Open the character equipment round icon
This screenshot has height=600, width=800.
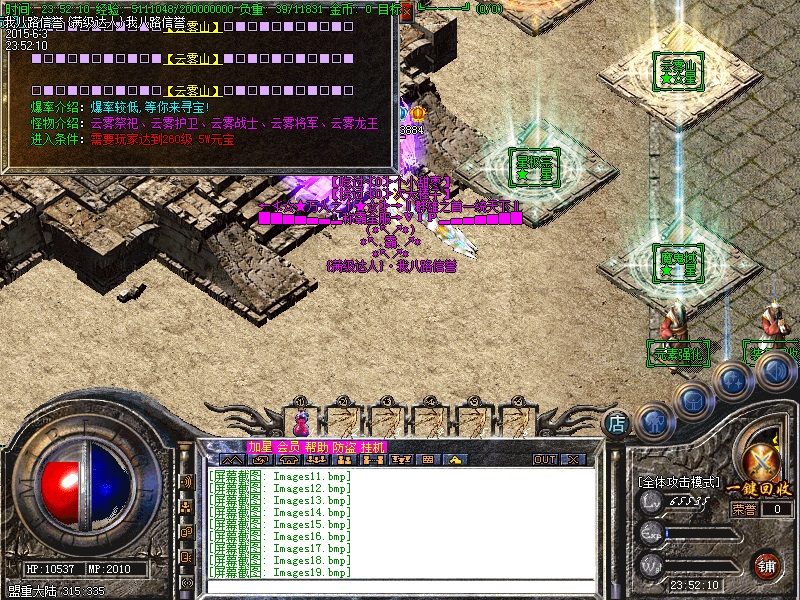point(651,420)
